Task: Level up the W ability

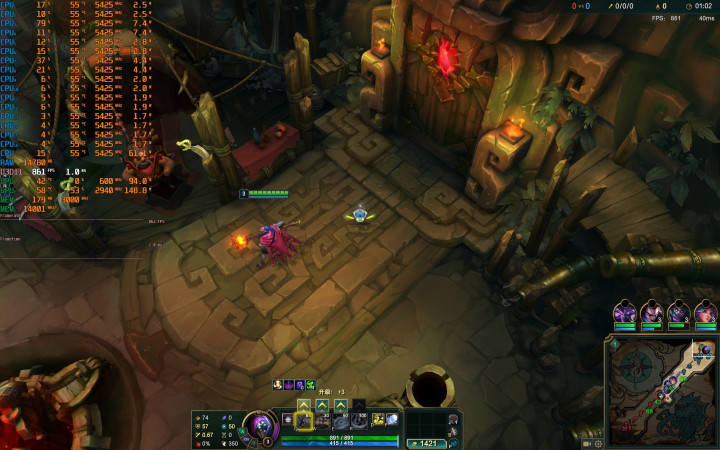Action: (322, 405)
